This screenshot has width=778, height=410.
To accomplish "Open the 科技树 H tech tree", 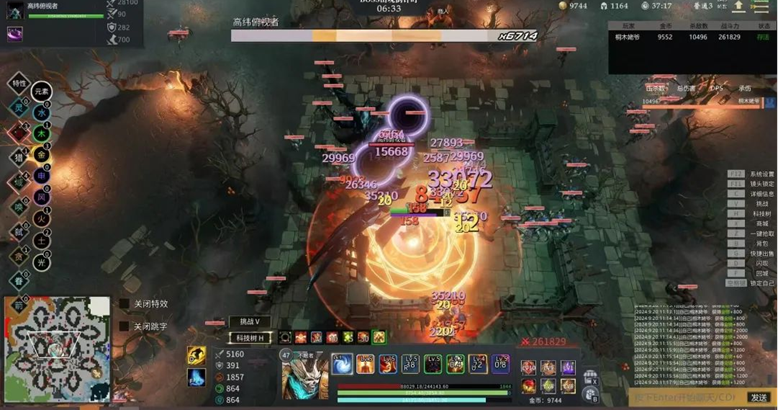I will coord(249,338).
